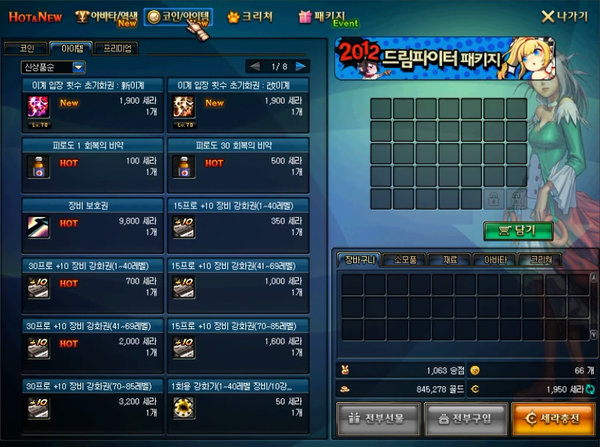Click the green 담기 add-to-cart button
The image size is (600, 447).
(x=517, y=229)
